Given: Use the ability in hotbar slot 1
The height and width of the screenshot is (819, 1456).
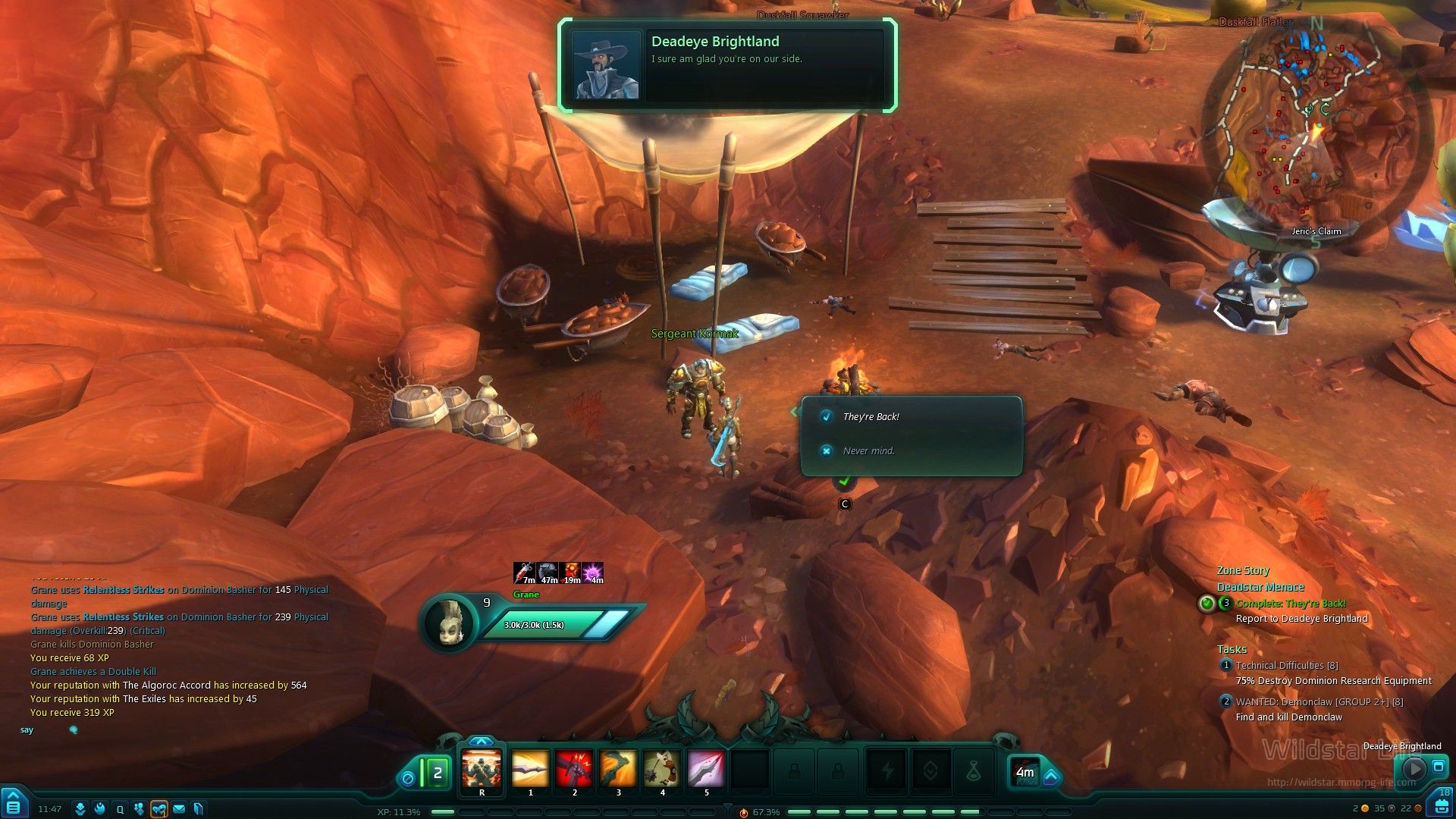Looking at the screenshot, I should tap(530, 769).
